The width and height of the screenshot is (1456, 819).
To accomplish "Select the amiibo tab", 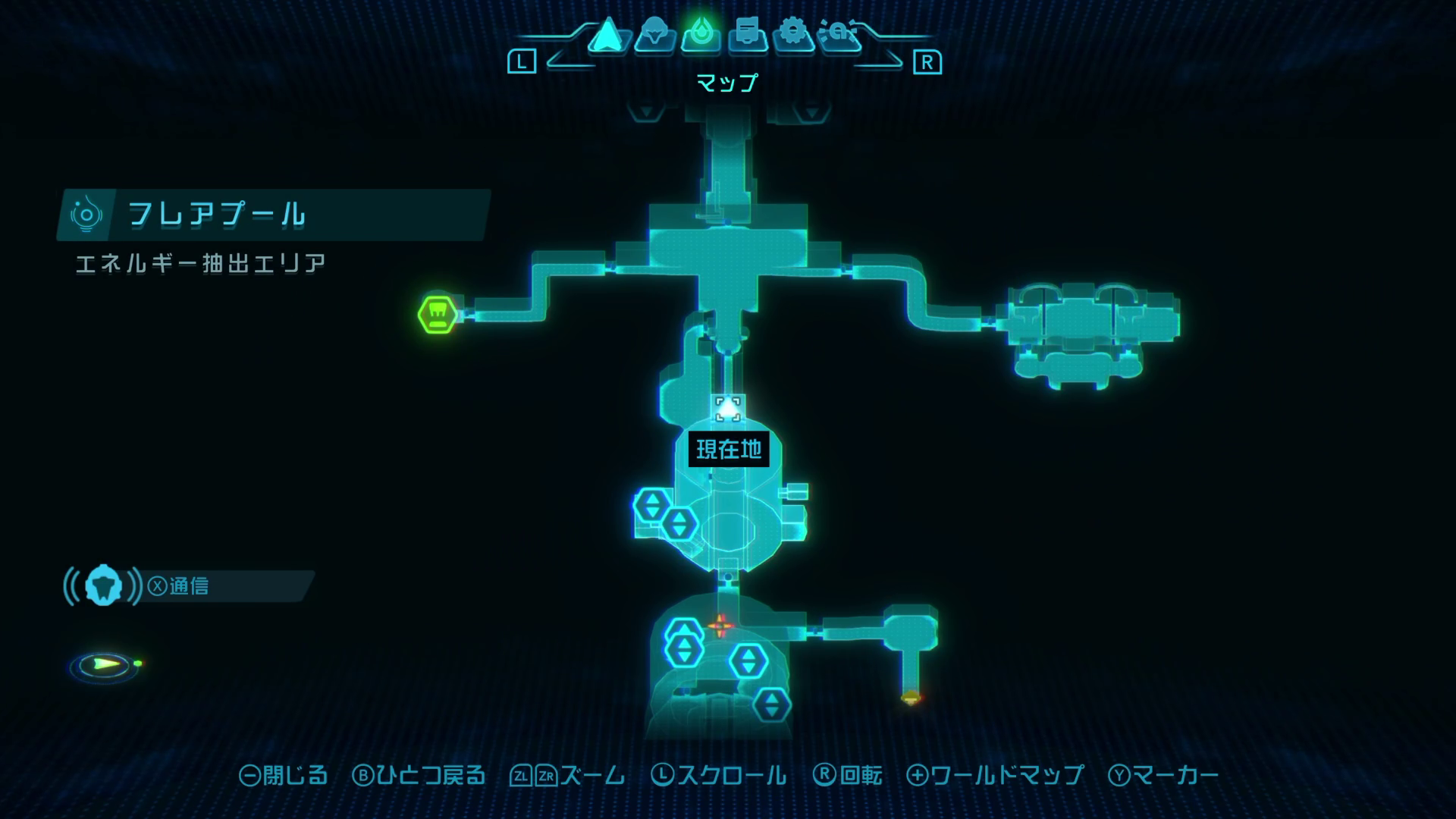I will (x=840, y=35).
